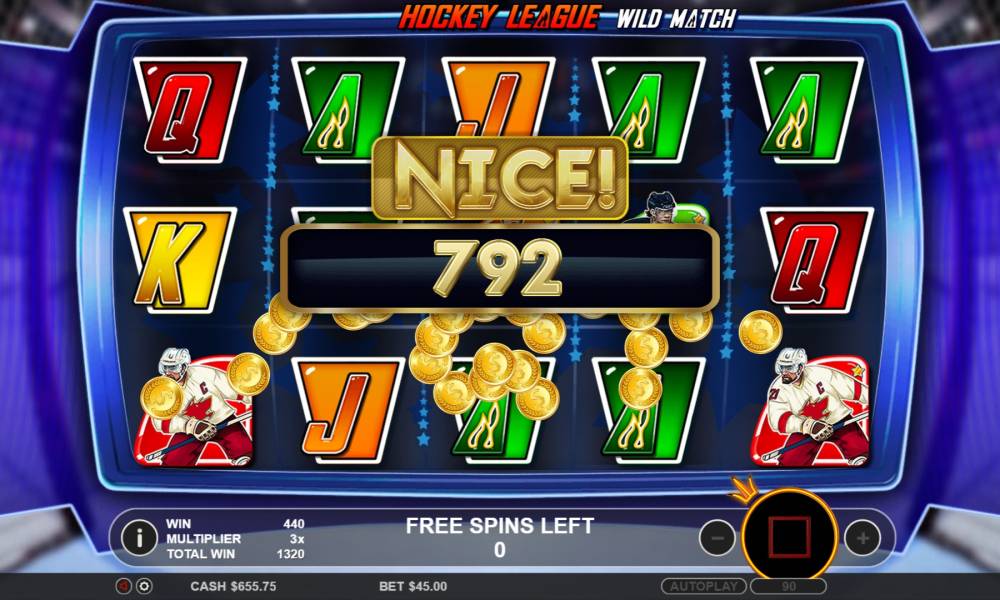Stop the spin with the red square button
The height and width of the screenshot is (600, 1000).
point(789,537)
